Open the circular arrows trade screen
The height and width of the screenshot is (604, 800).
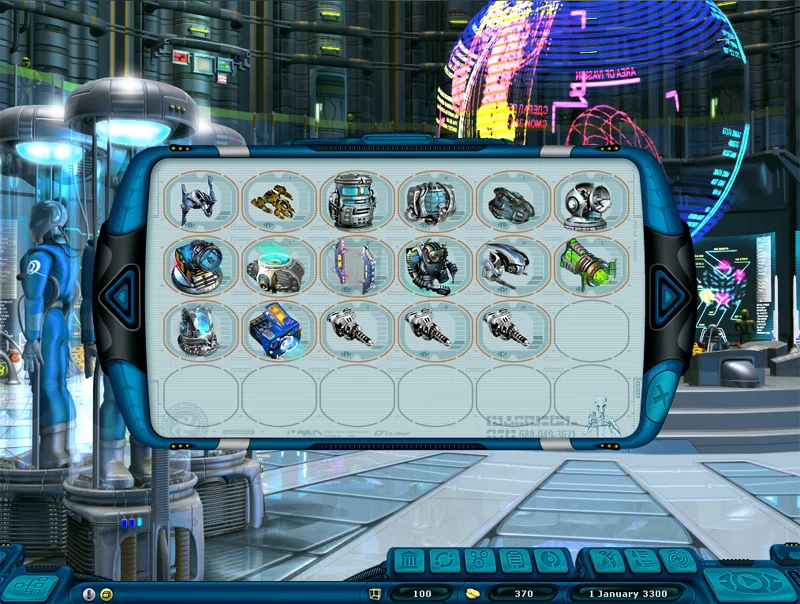pyautogui.click(x=445, y=562)
